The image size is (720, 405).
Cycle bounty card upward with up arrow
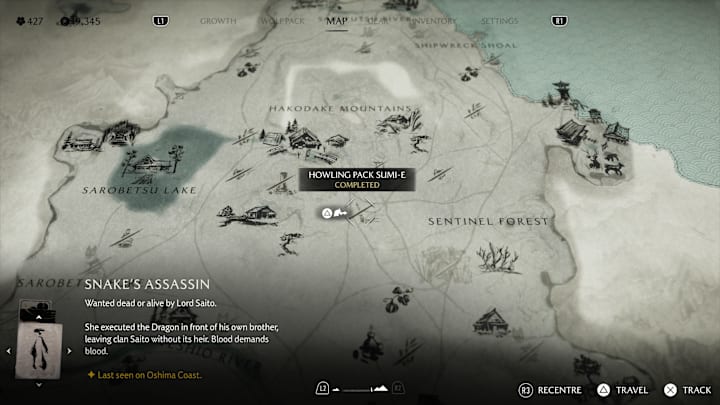click(x=39, y=317)
